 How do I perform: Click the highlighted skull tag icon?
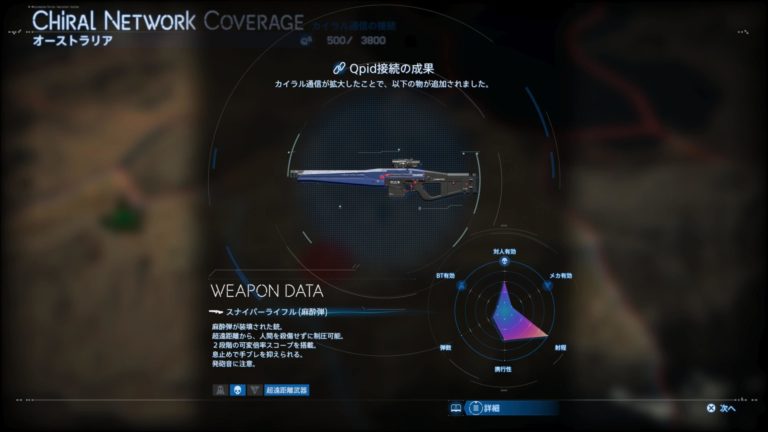238,390
